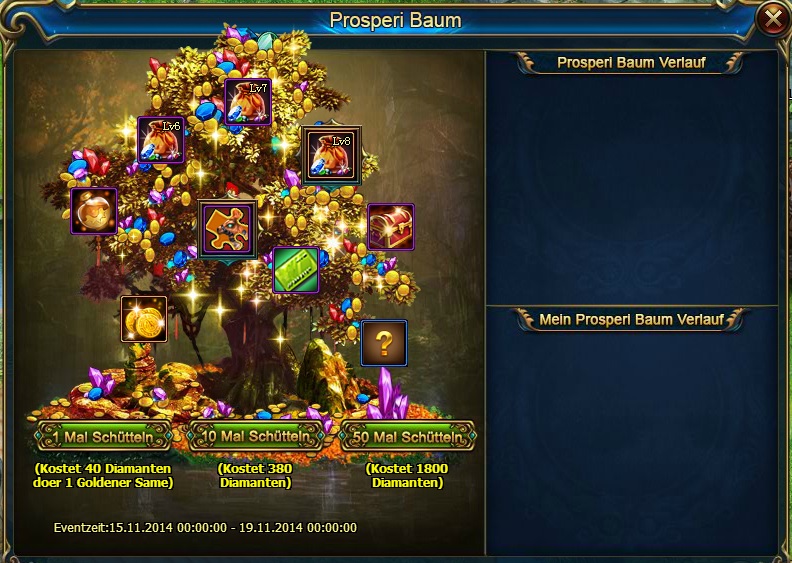Select the Lv6 reward bag icon
This screenshot has width=792, height=563.
point(161,140)
